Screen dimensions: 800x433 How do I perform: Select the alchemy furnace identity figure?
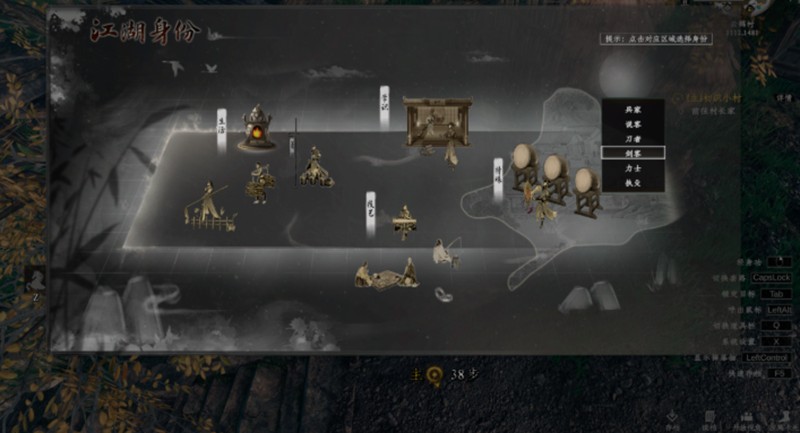pos(257,129)
